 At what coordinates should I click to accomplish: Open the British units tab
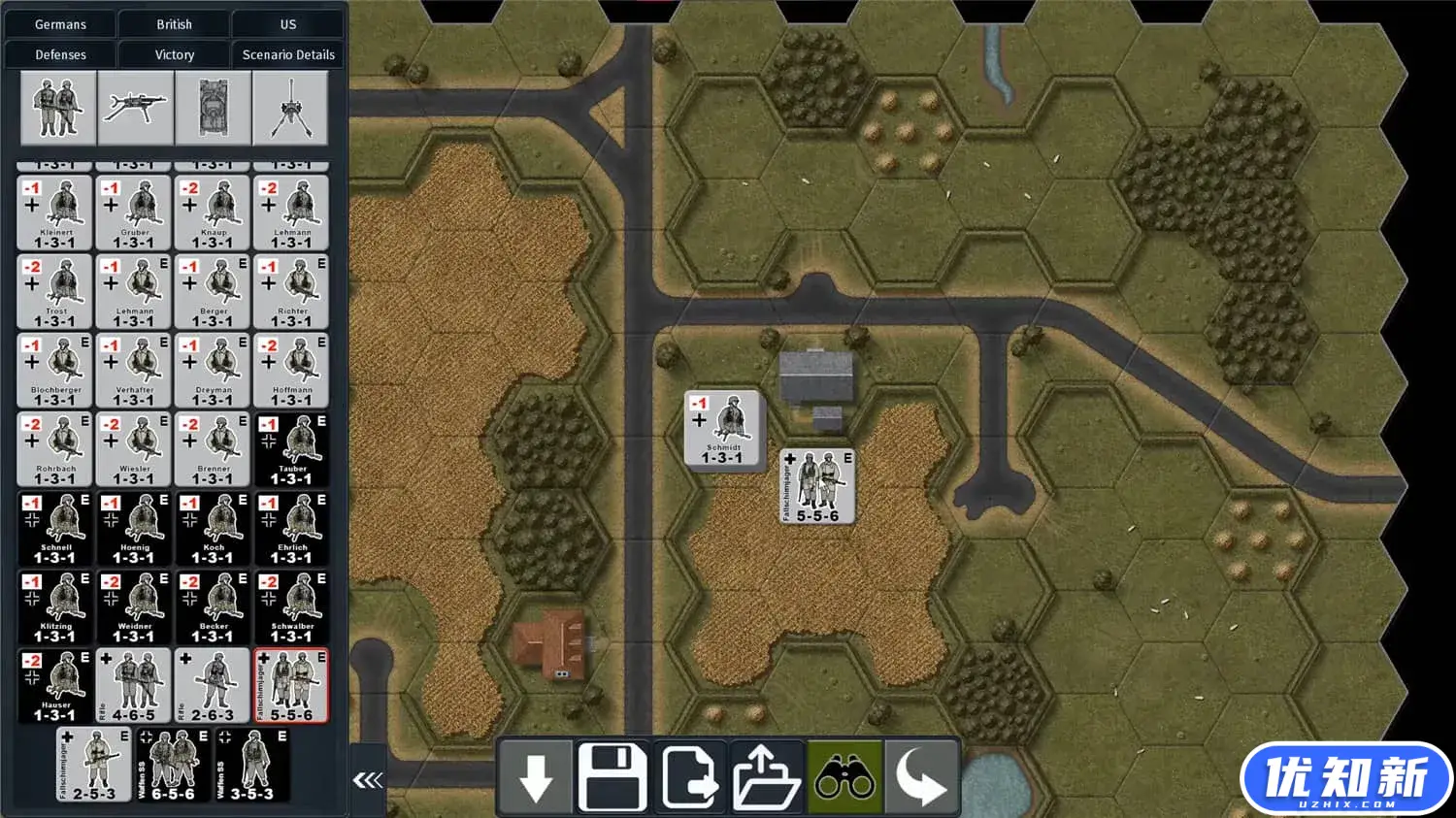click(x=174, y=24)
